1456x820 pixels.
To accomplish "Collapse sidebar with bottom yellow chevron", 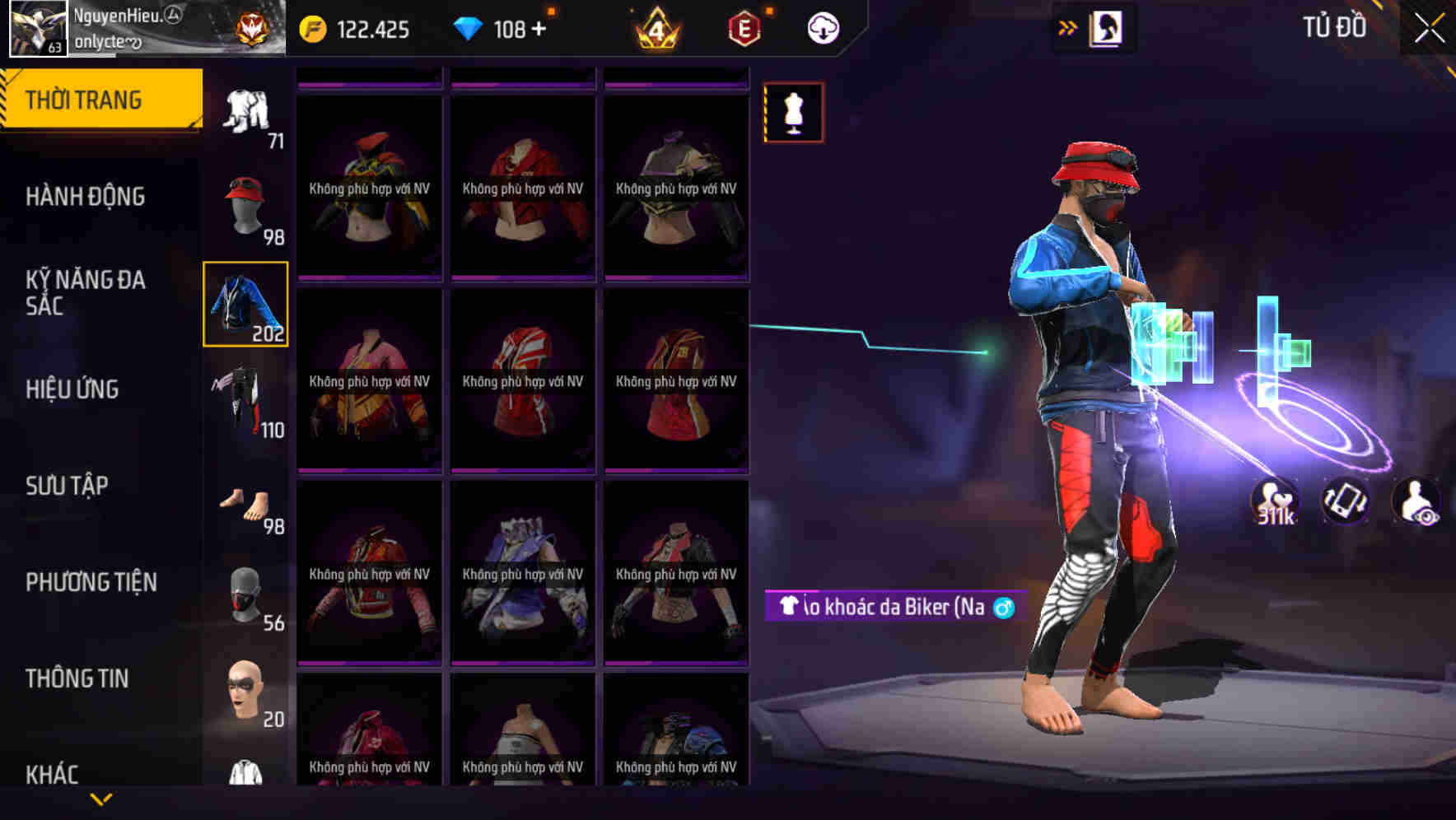I will coord(99,797).
